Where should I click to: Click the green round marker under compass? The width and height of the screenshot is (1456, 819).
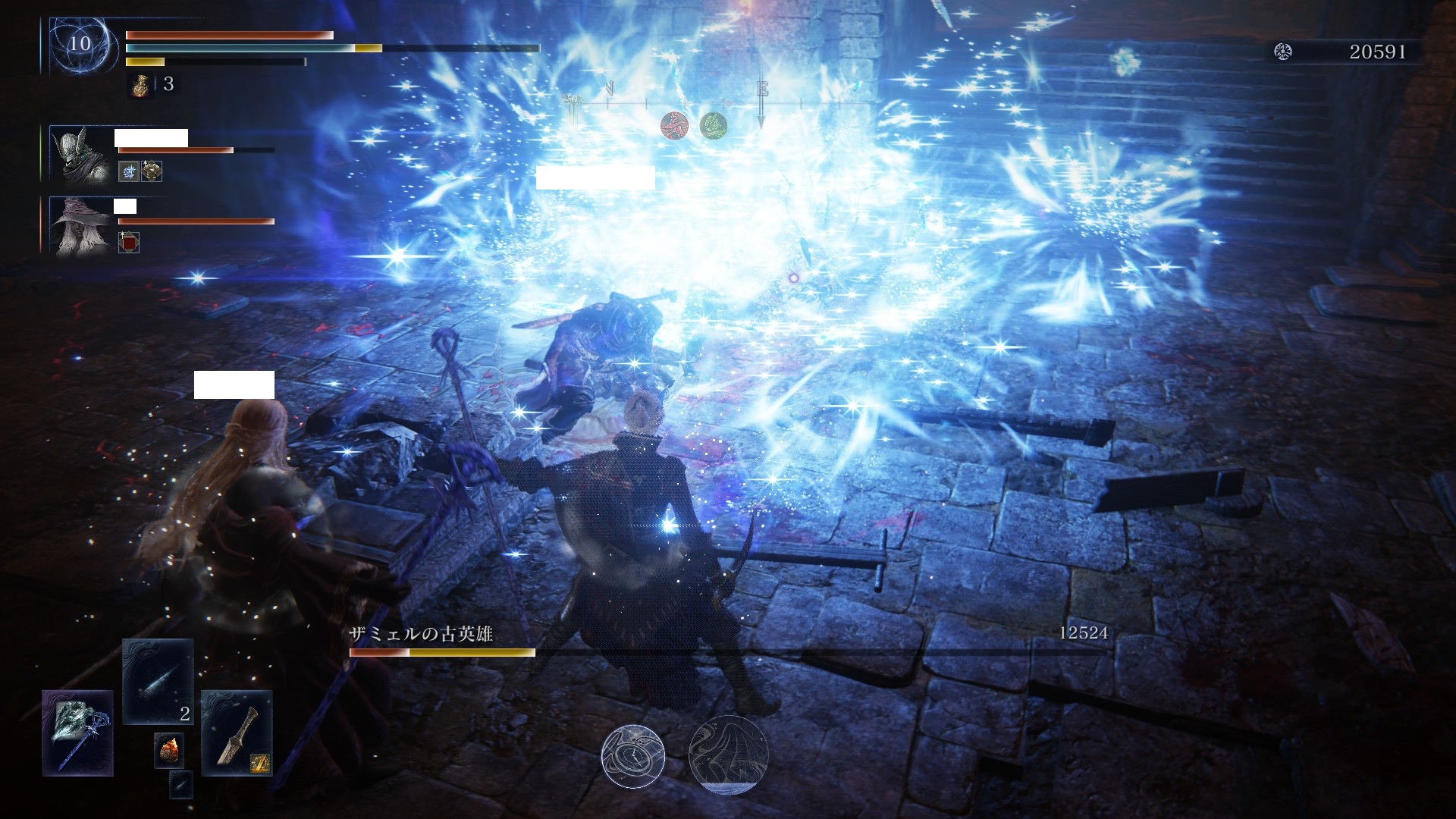(x=713, y=125)
